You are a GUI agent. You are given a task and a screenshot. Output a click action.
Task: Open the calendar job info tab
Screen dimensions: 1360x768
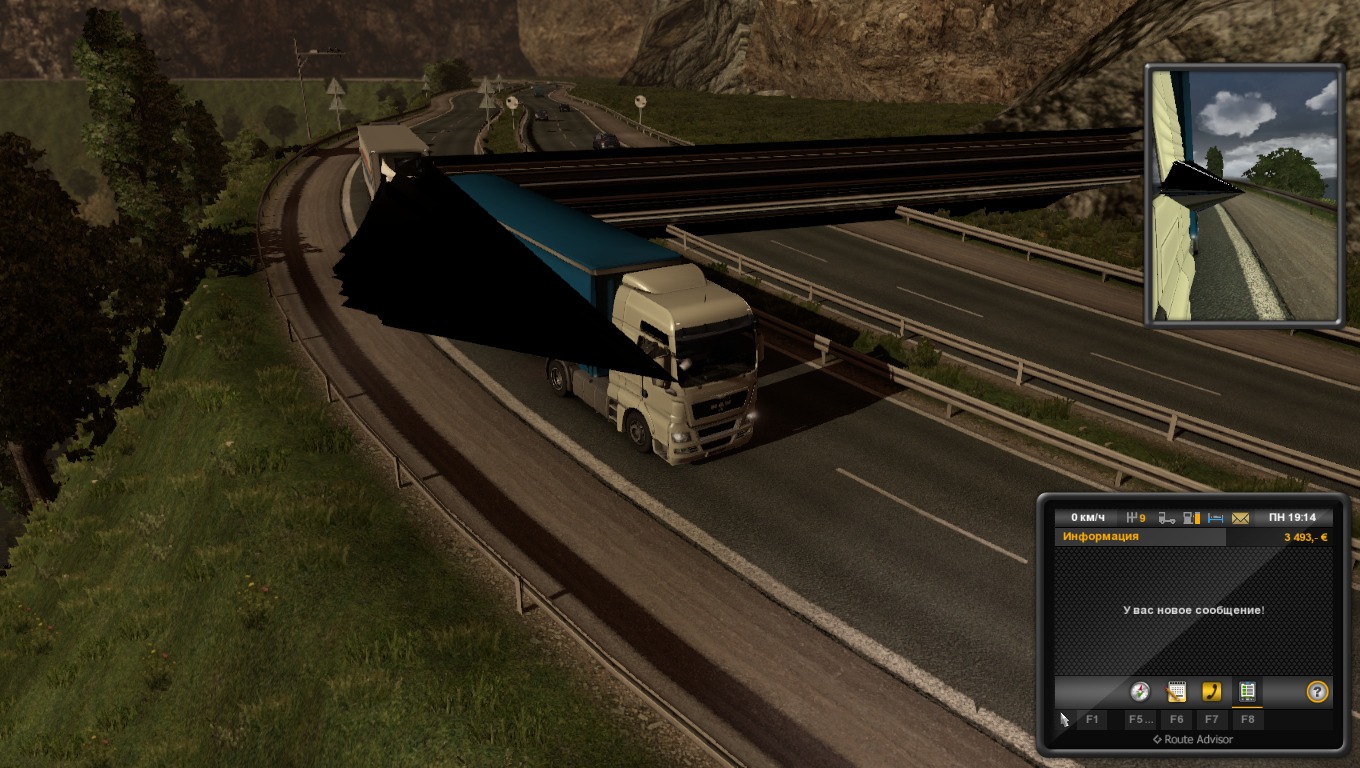click(x=1176, y=691)
